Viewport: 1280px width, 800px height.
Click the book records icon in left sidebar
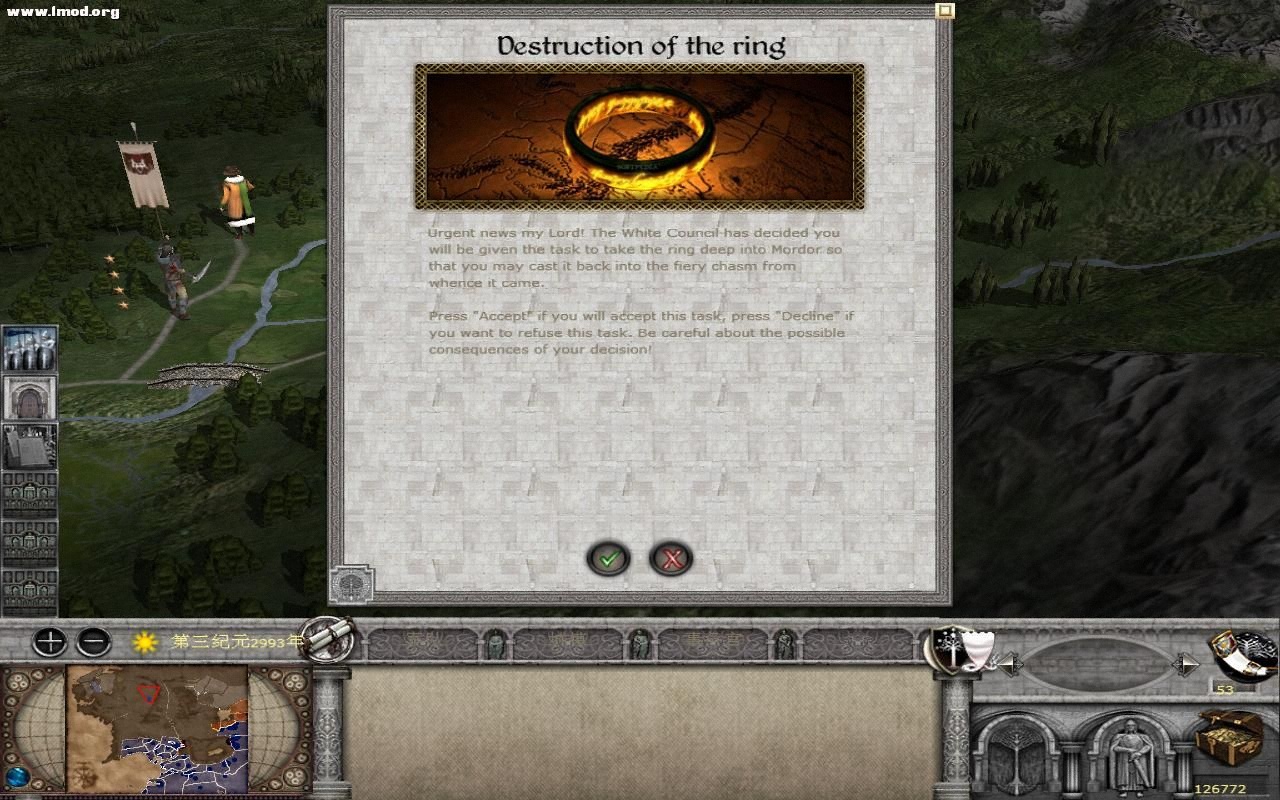pos(28,447)
